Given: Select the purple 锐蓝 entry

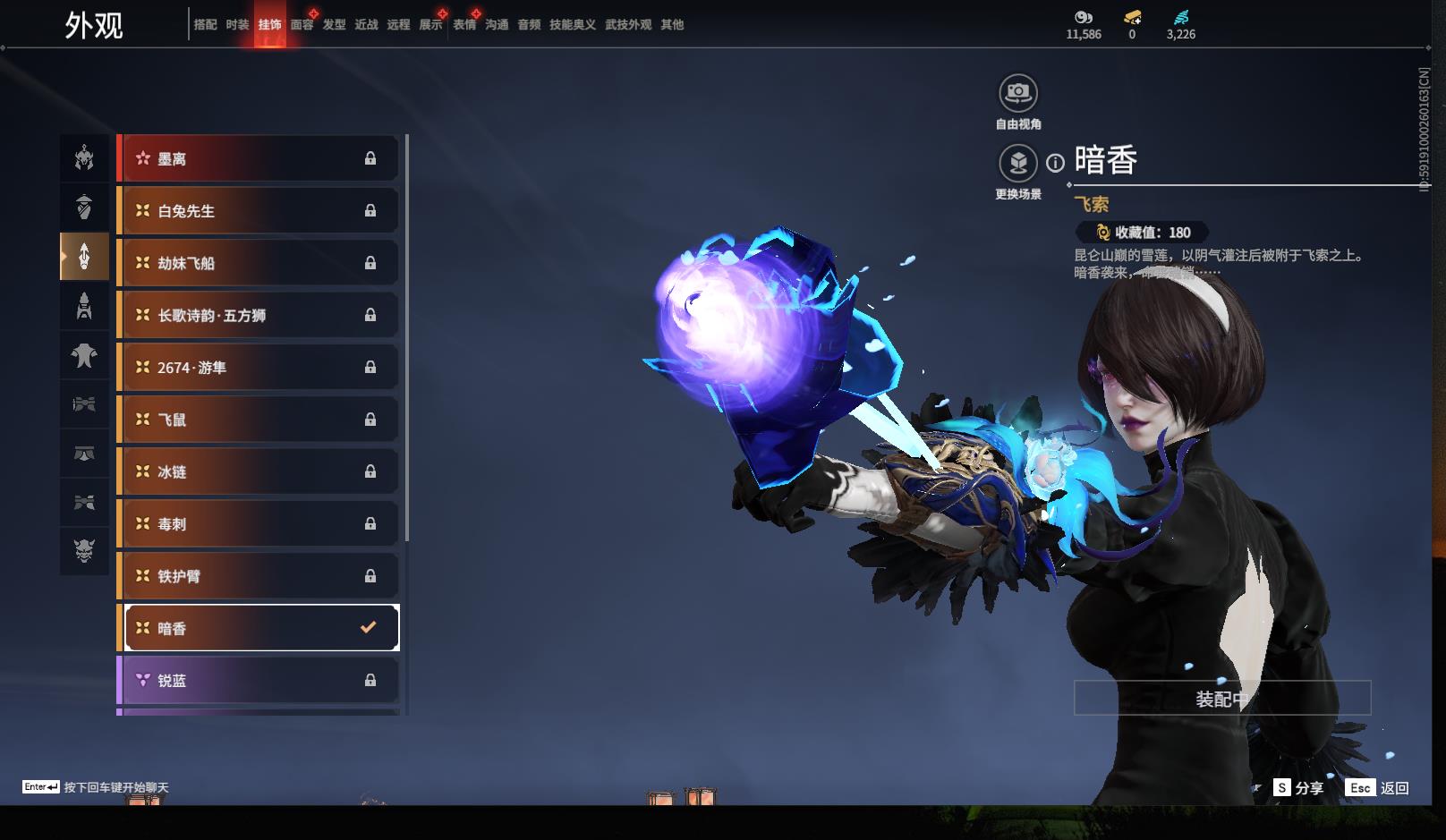Looking at the screenshot, I should 258,681.
